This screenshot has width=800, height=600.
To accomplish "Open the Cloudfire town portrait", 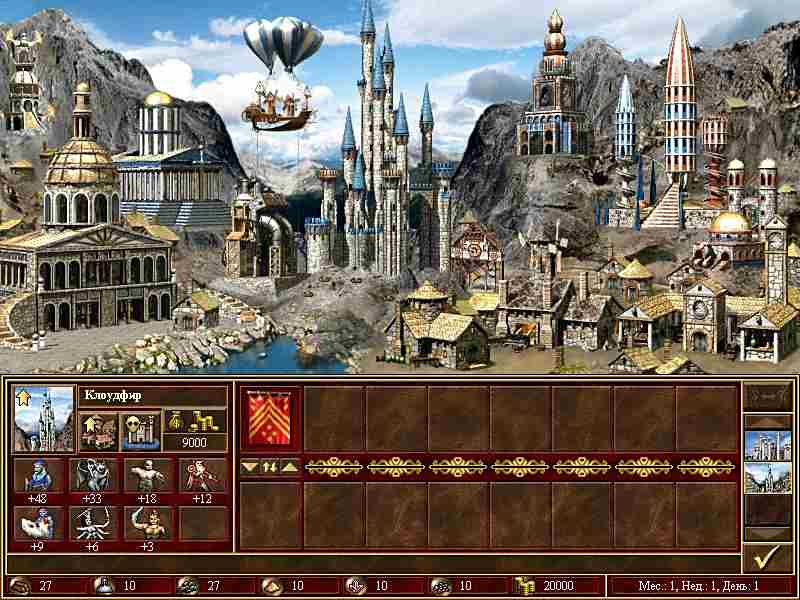I will [43, 418].
